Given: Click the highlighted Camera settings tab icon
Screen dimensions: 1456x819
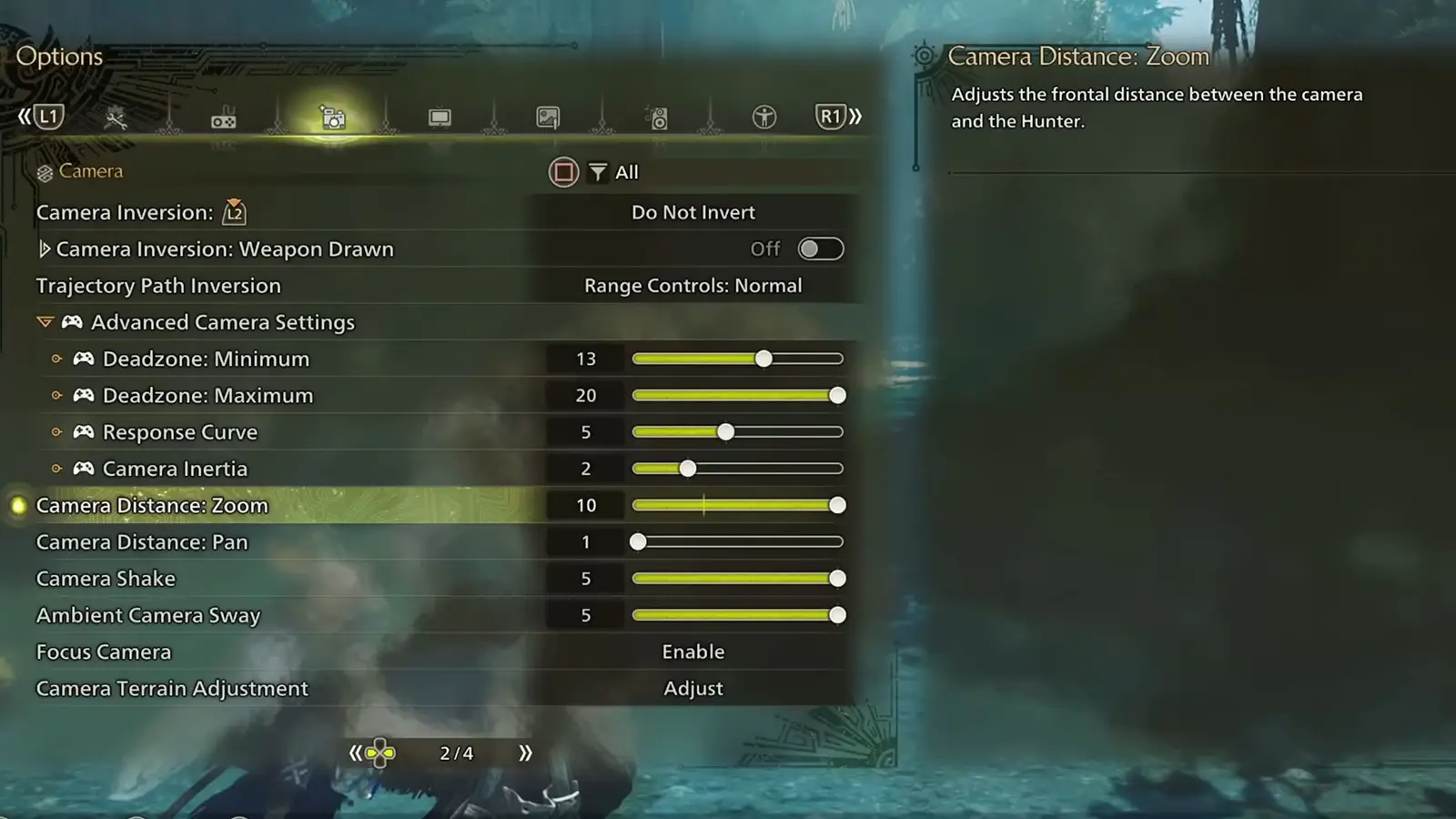Looking at the screenshot, I should click(x=331, y=117).
